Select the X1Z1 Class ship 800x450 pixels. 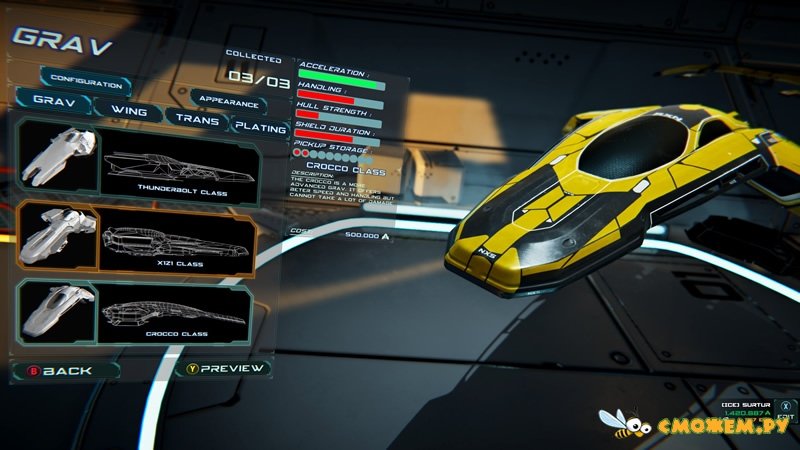(x=135, y=239)
